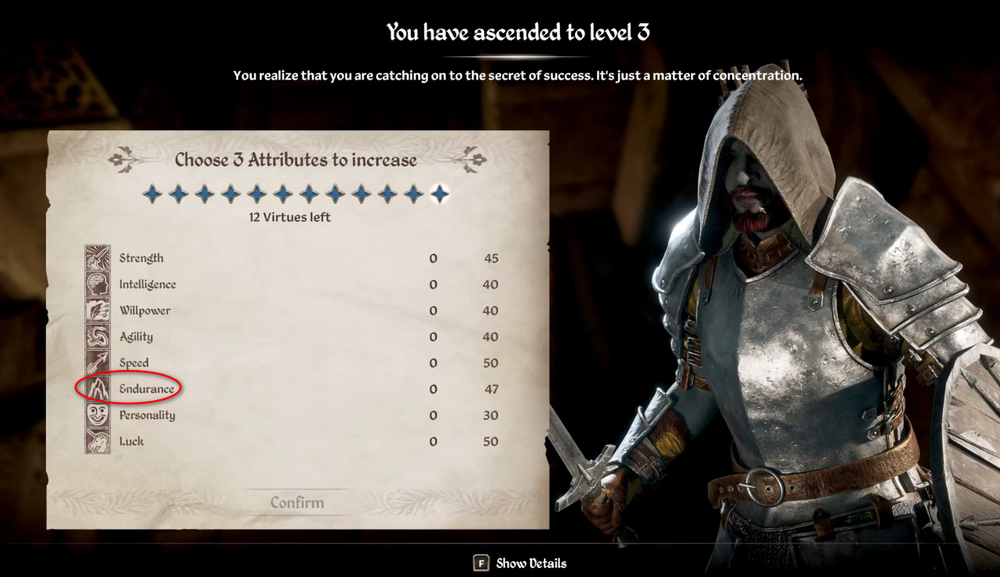Click the Strength fist icon
Viewport: 1000px width, 577px height.
click(x=97, y=259)
